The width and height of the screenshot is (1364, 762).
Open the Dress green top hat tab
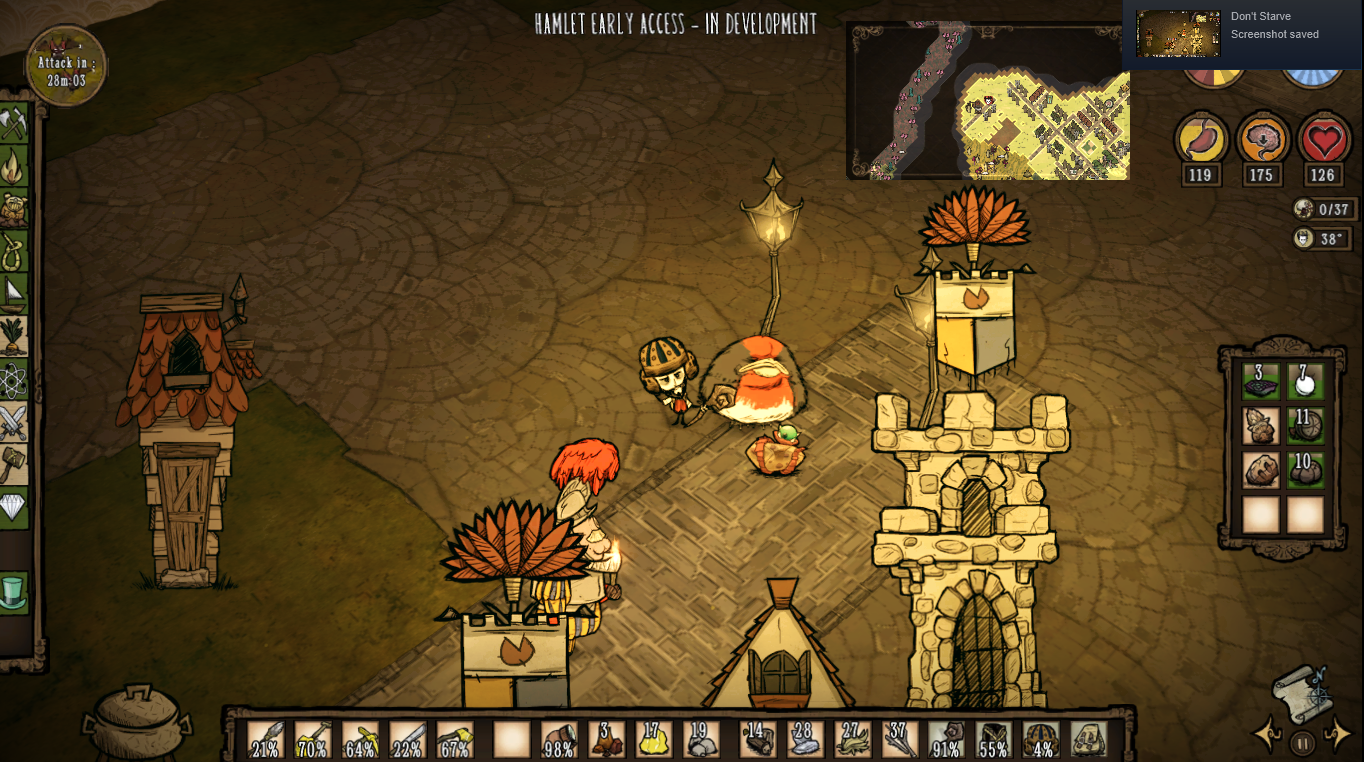pos(14,592)
